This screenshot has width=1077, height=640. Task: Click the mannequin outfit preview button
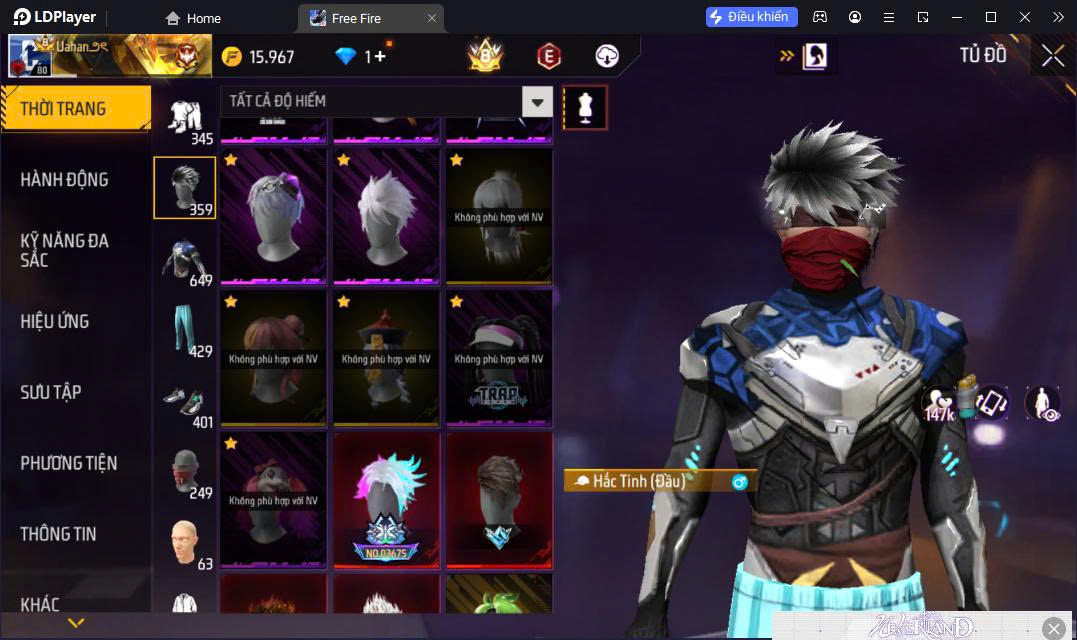click(585, 107)
